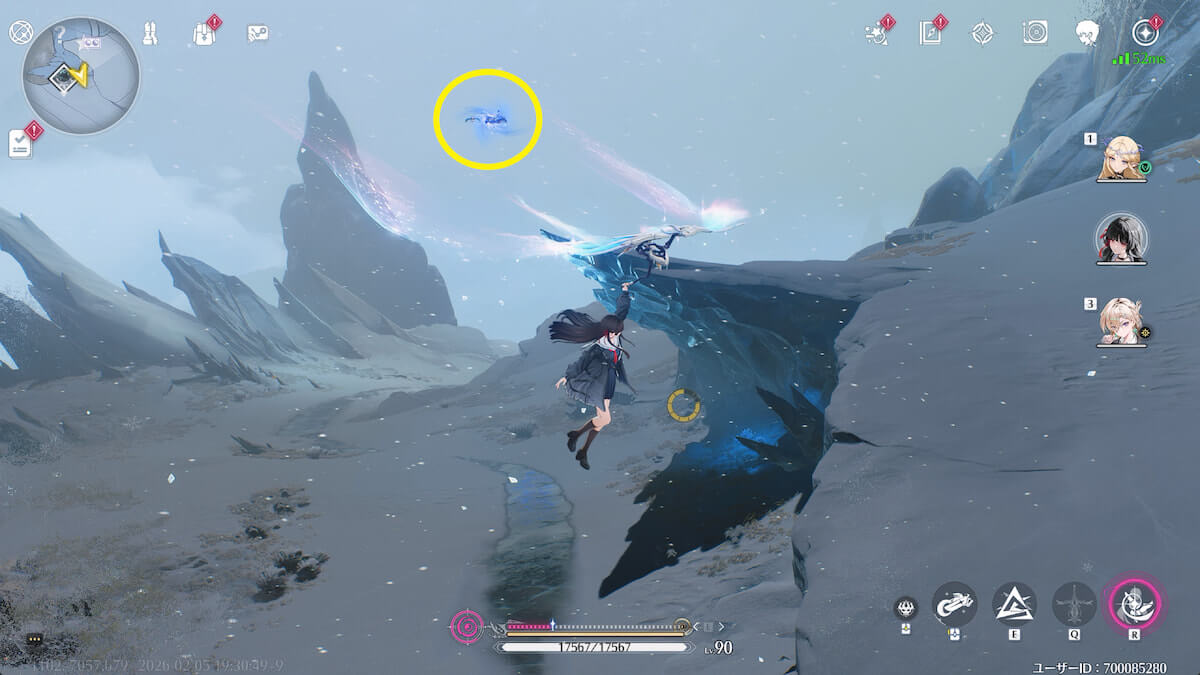Use the sword-shaped Q skill icon

[x=1074, y=604]
